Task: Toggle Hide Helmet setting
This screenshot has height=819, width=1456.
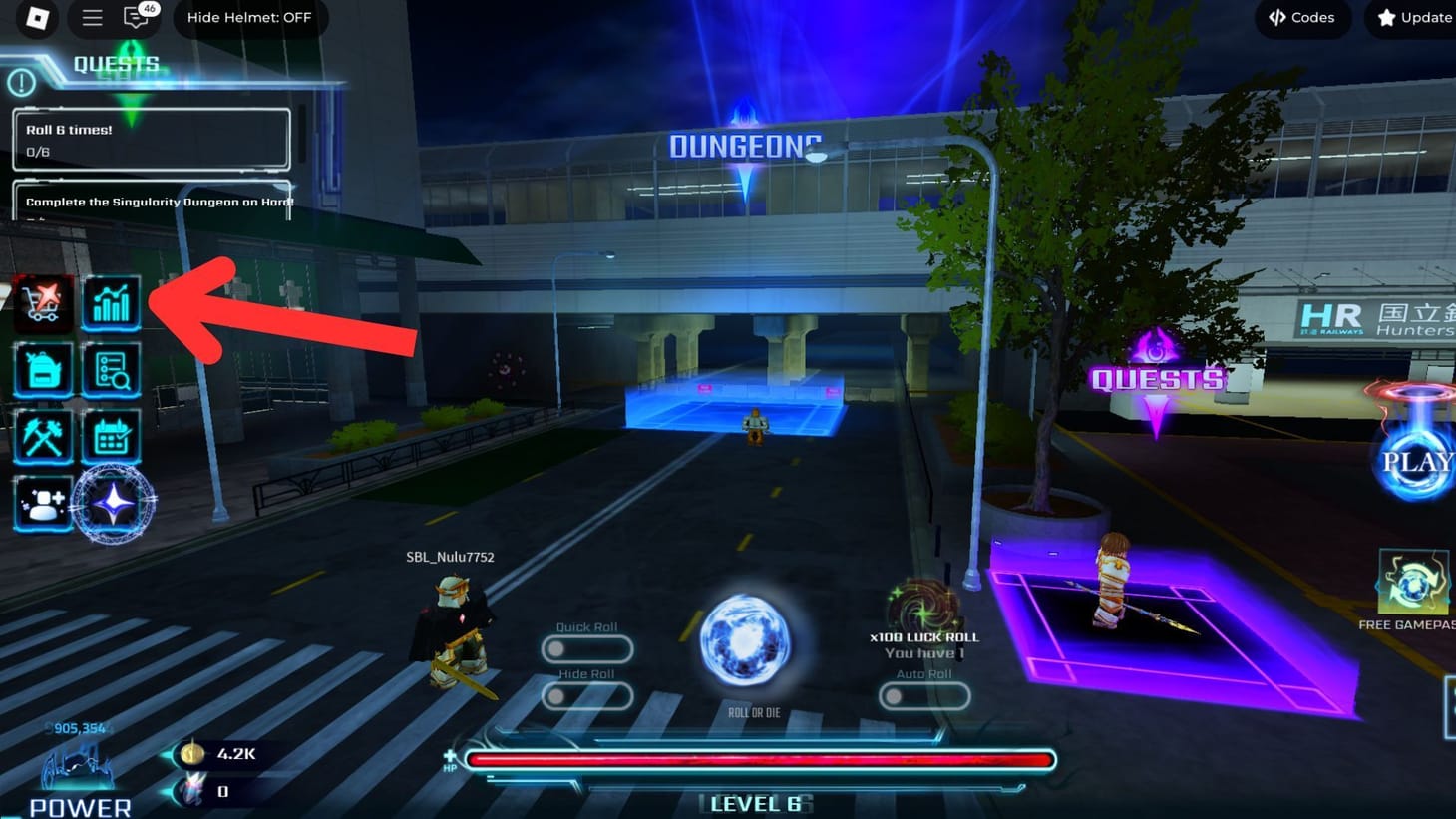Action: click(x=249, y=17)
